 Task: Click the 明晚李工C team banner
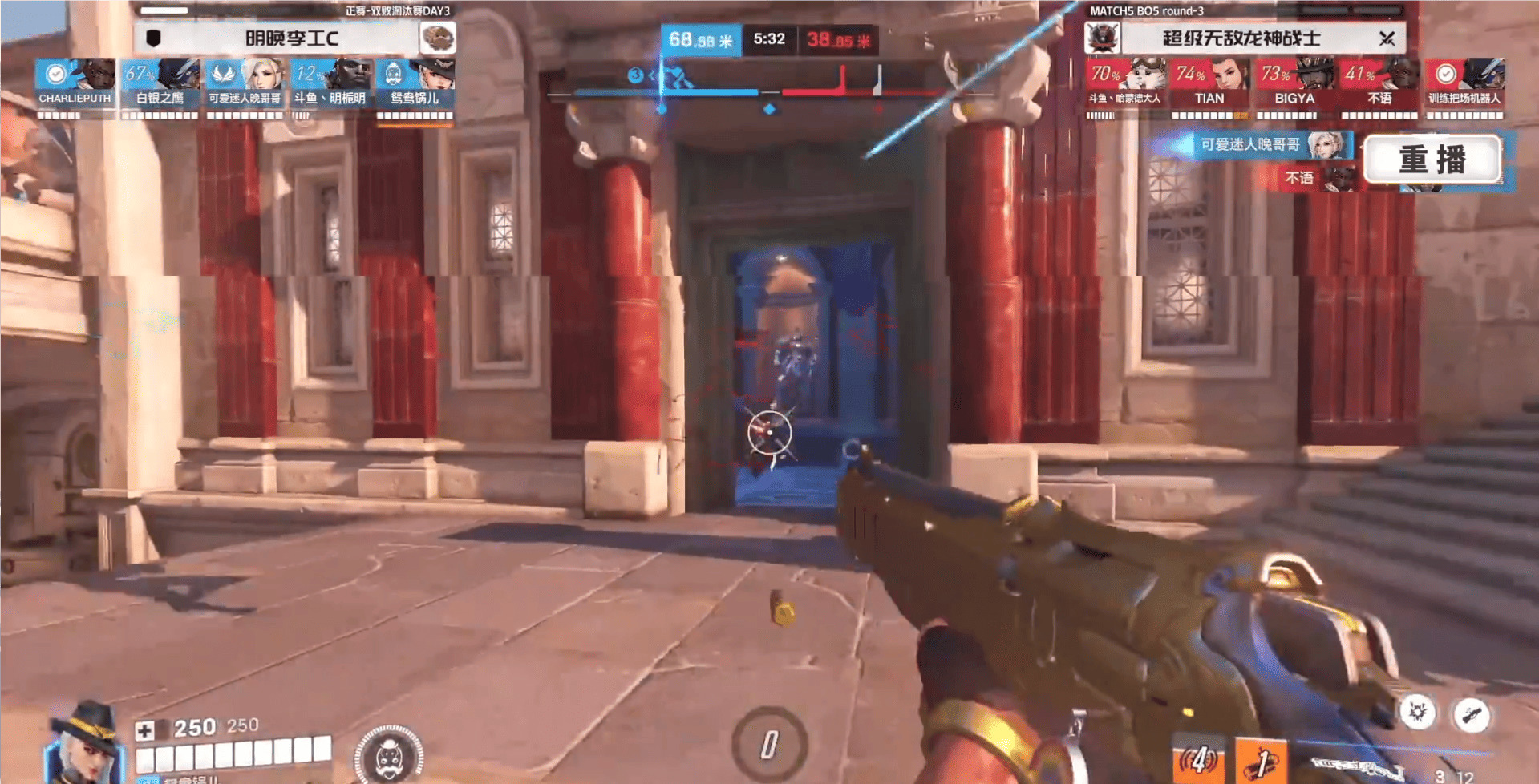(x=293, y=38)
